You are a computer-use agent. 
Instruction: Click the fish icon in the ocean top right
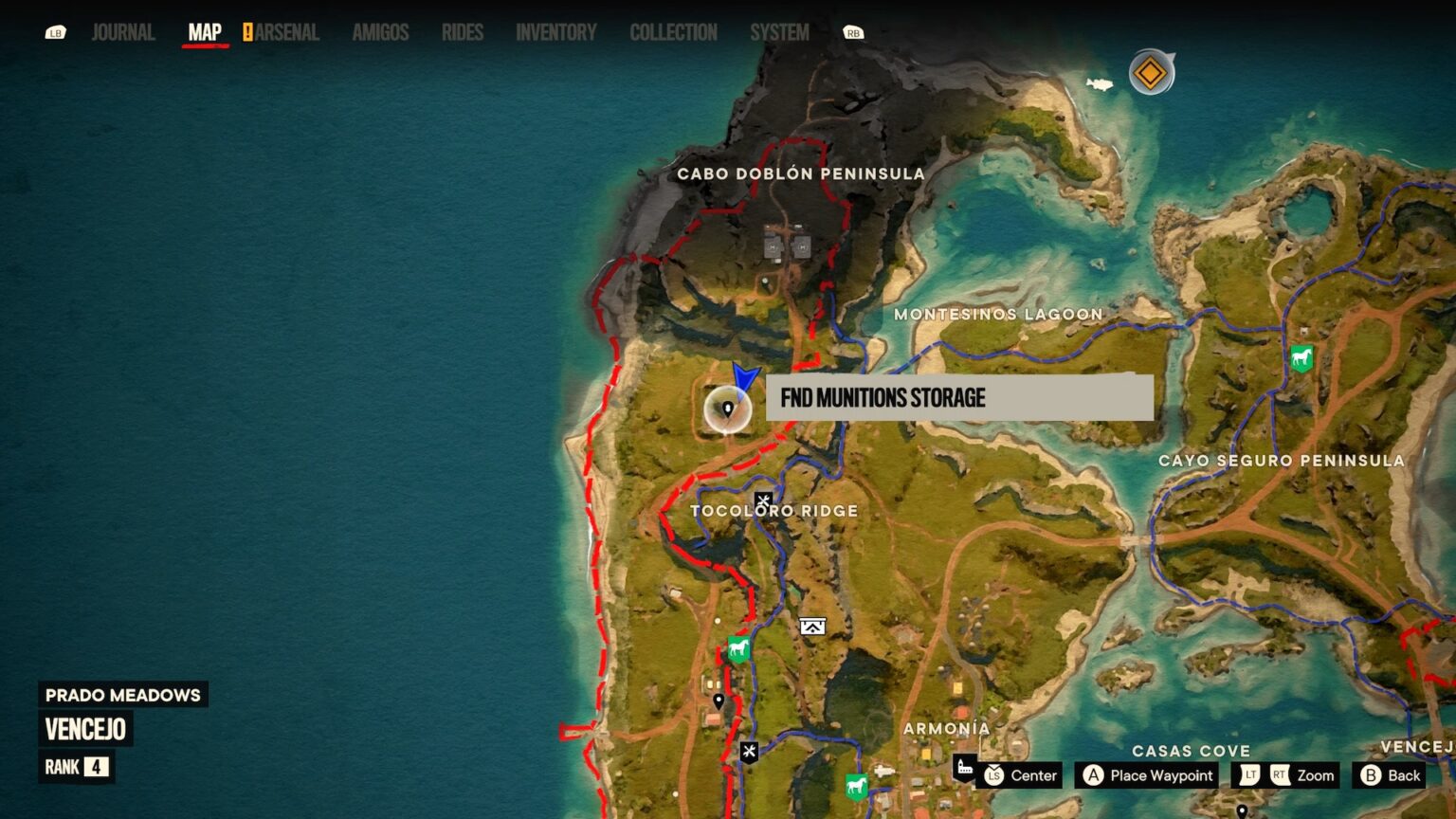[x=1099, y=85]
